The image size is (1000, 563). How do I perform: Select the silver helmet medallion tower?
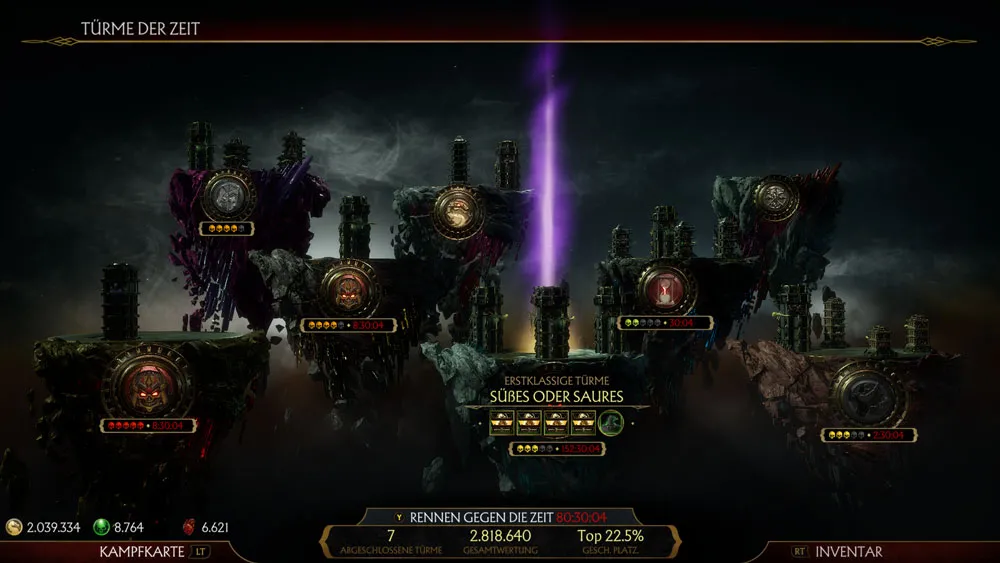[227, 194]
